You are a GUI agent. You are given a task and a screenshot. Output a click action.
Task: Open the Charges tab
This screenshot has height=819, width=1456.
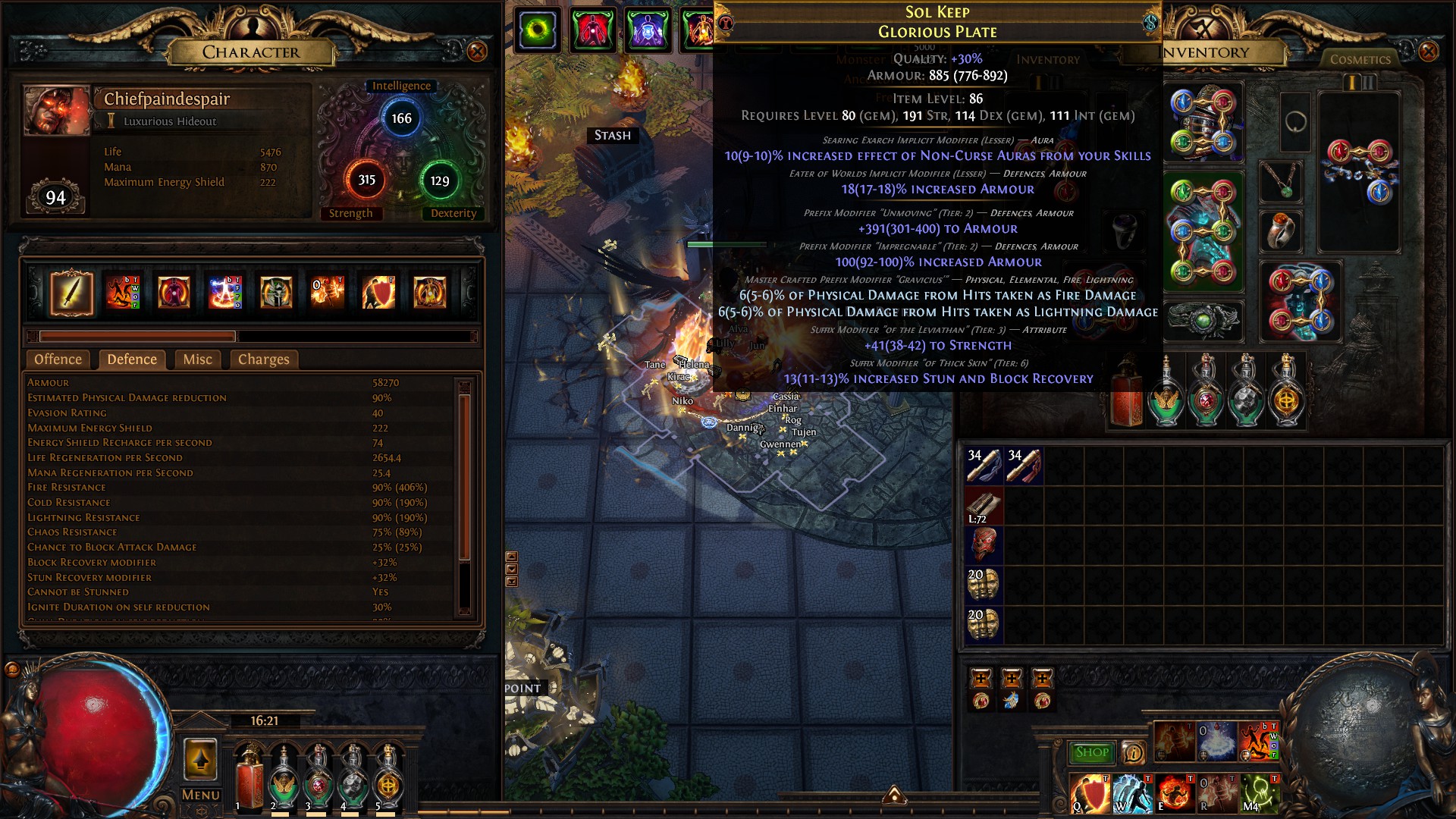click(x=262, y=359)
